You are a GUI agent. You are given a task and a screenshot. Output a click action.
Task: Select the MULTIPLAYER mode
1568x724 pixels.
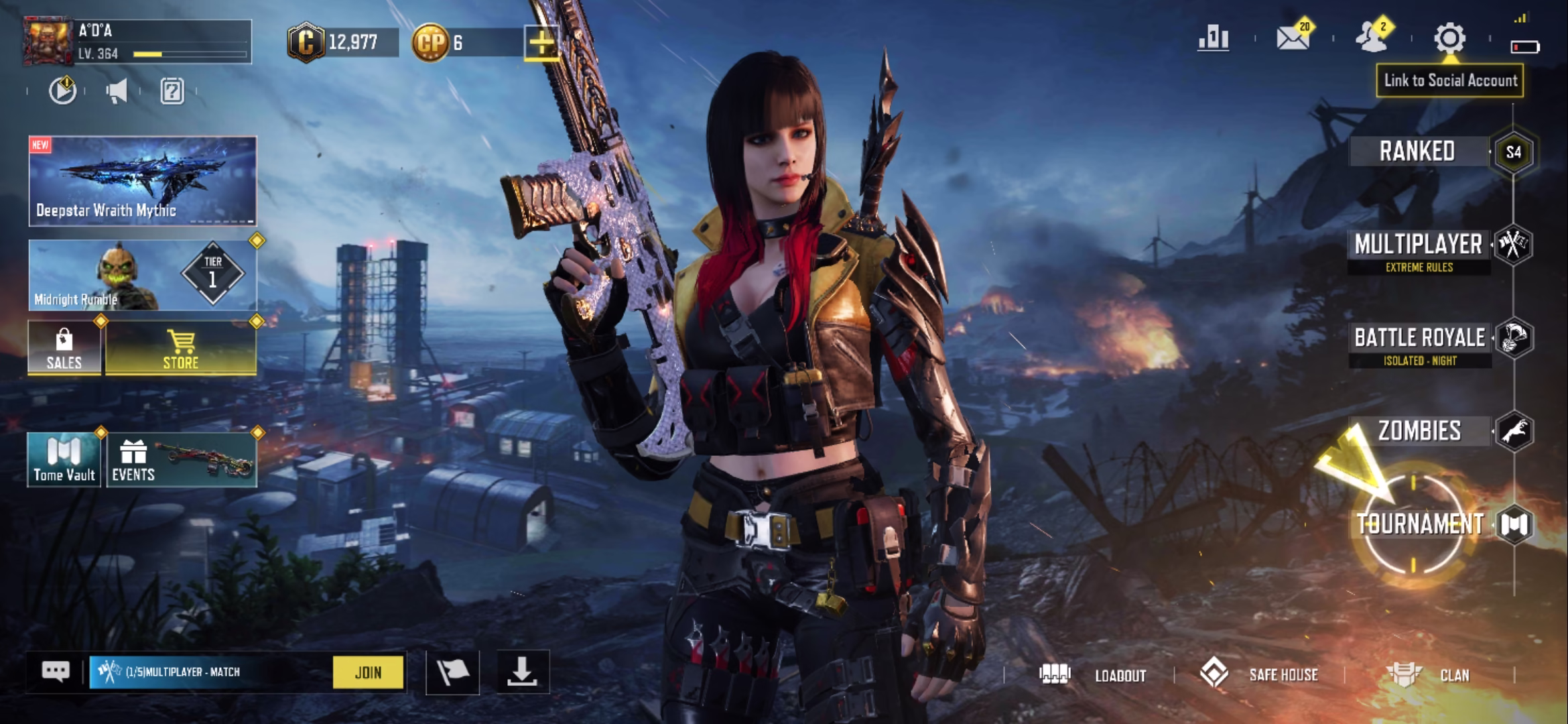(x=1419, y=245)
